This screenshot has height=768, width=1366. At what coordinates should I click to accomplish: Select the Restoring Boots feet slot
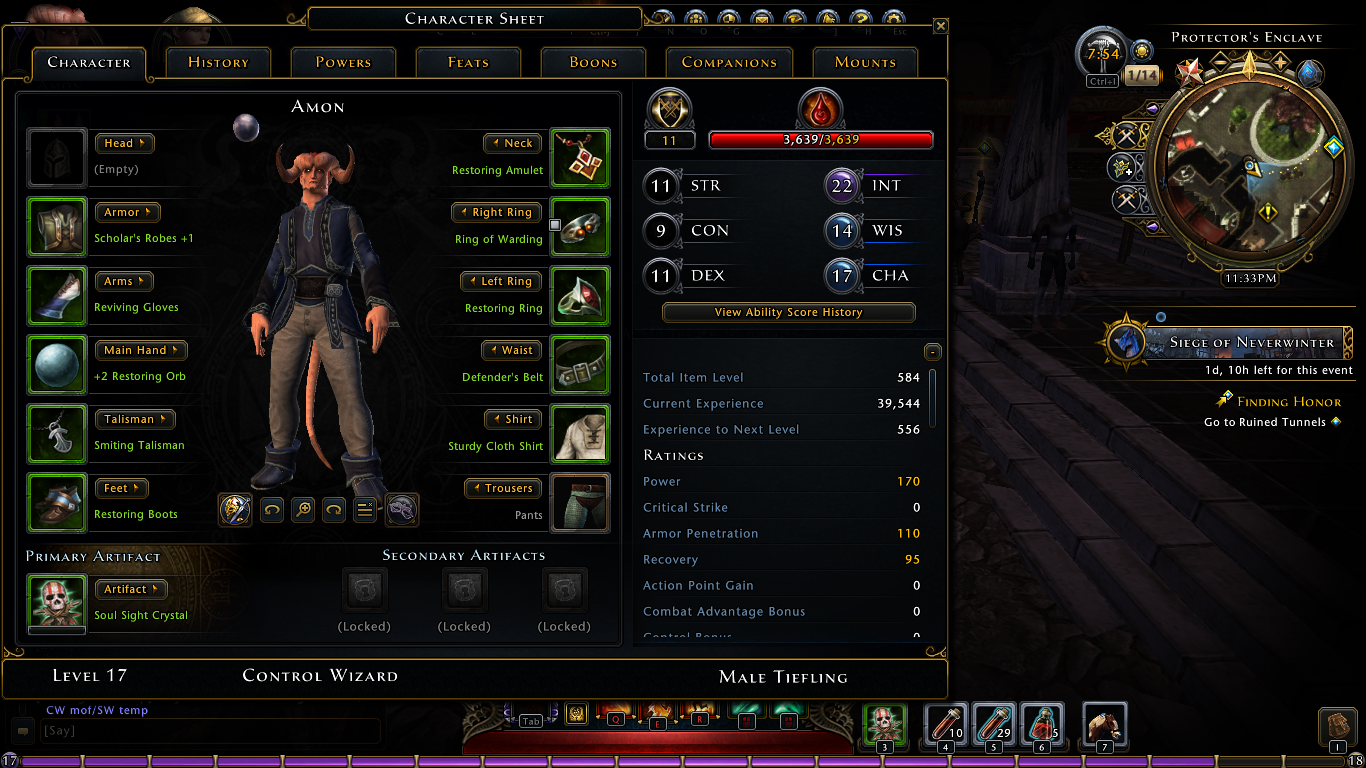(x=57, y=503)
